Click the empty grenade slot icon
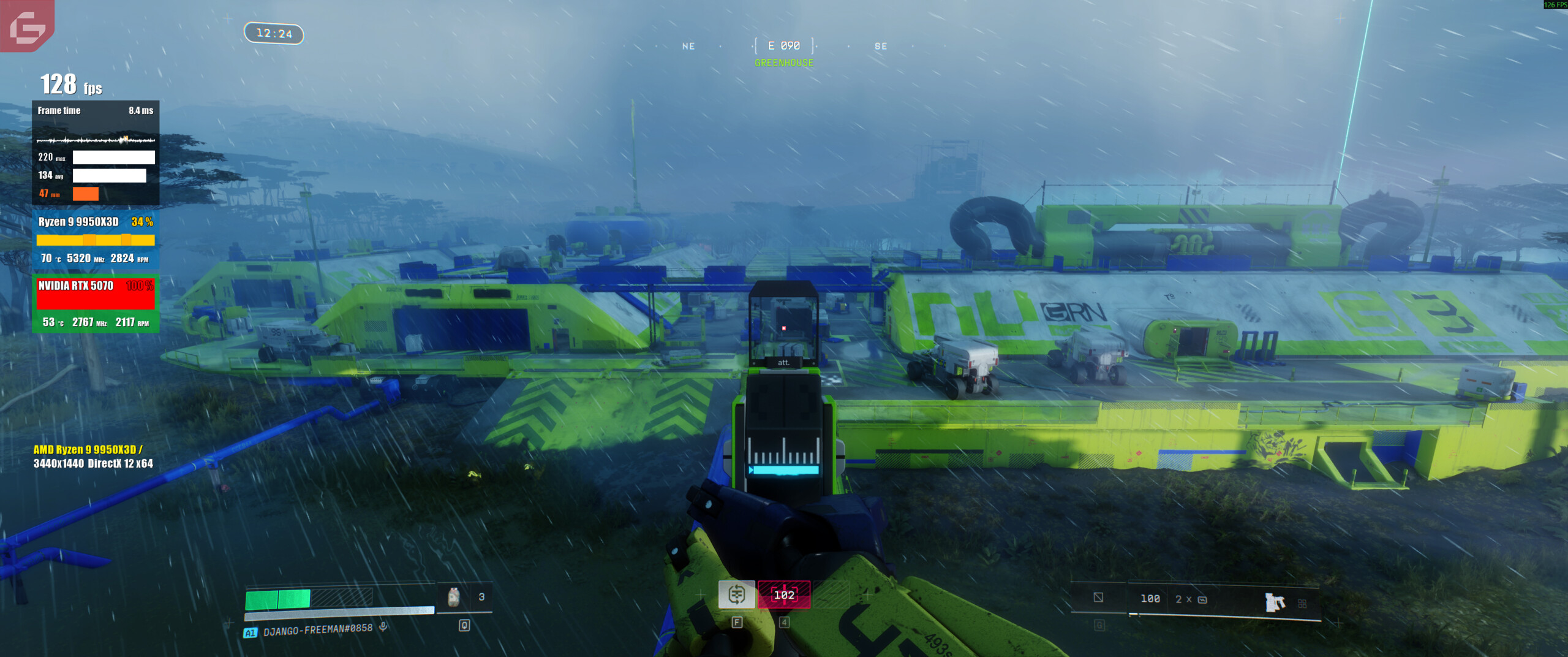The image size is (1568, 657). (x=1098, y=598)
